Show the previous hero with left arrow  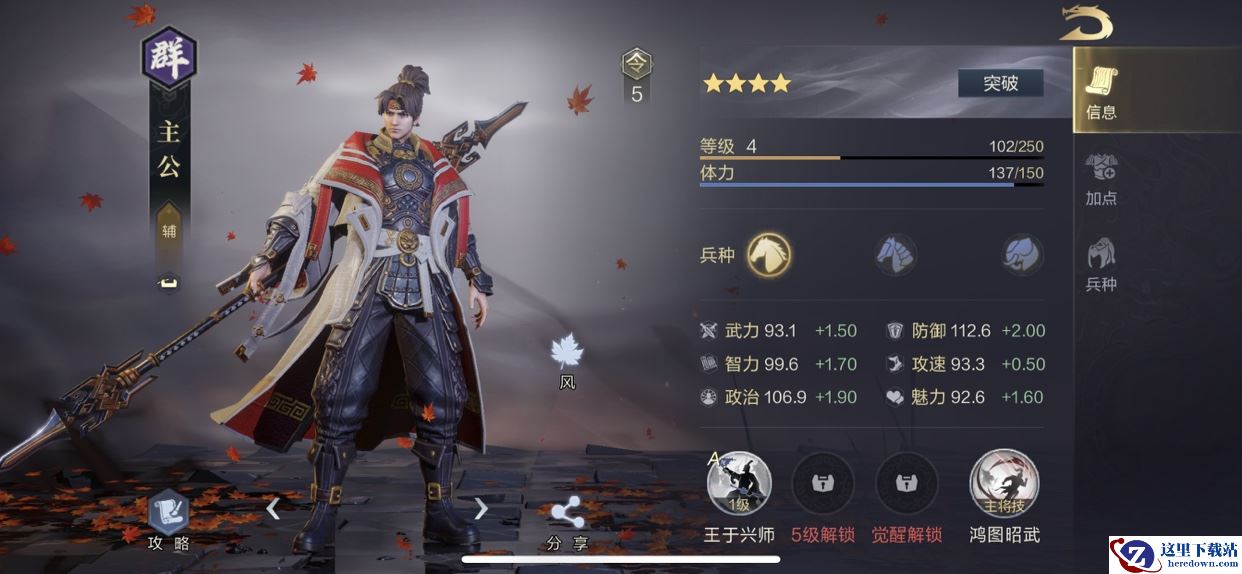[273, 509]
